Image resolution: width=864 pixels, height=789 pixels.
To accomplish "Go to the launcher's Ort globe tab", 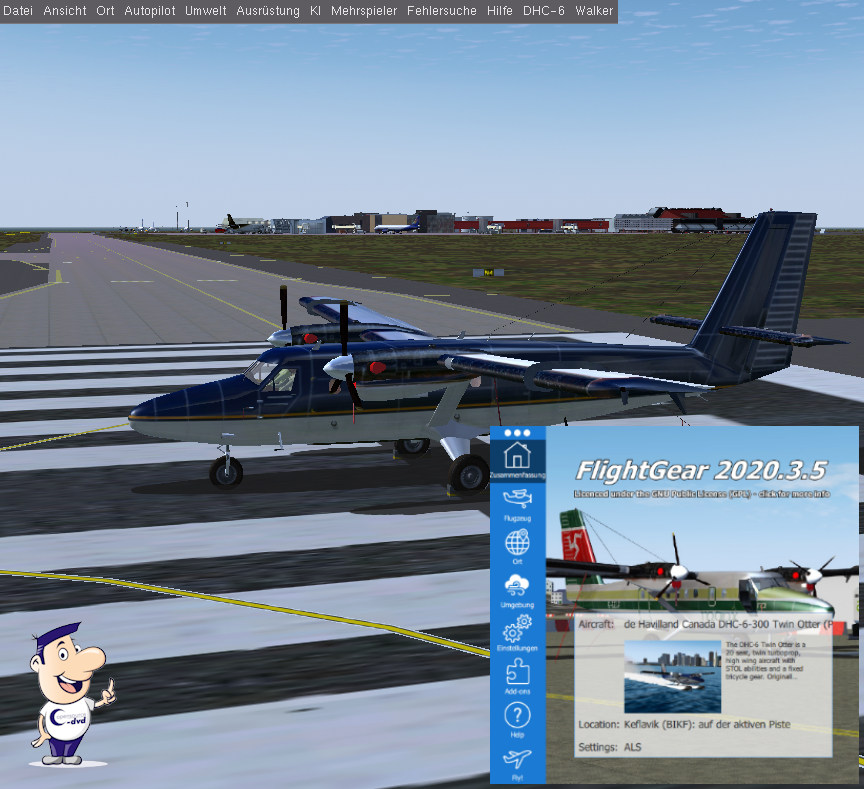I will point(517,548).
